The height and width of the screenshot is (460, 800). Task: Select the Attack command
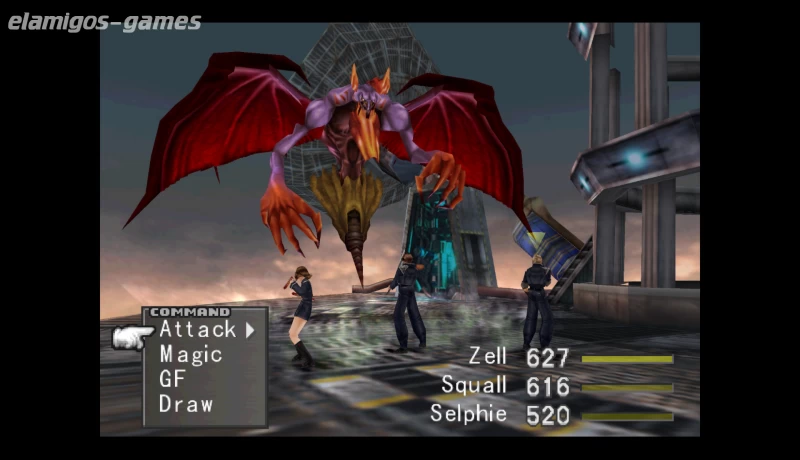click(x=197, y=329)
